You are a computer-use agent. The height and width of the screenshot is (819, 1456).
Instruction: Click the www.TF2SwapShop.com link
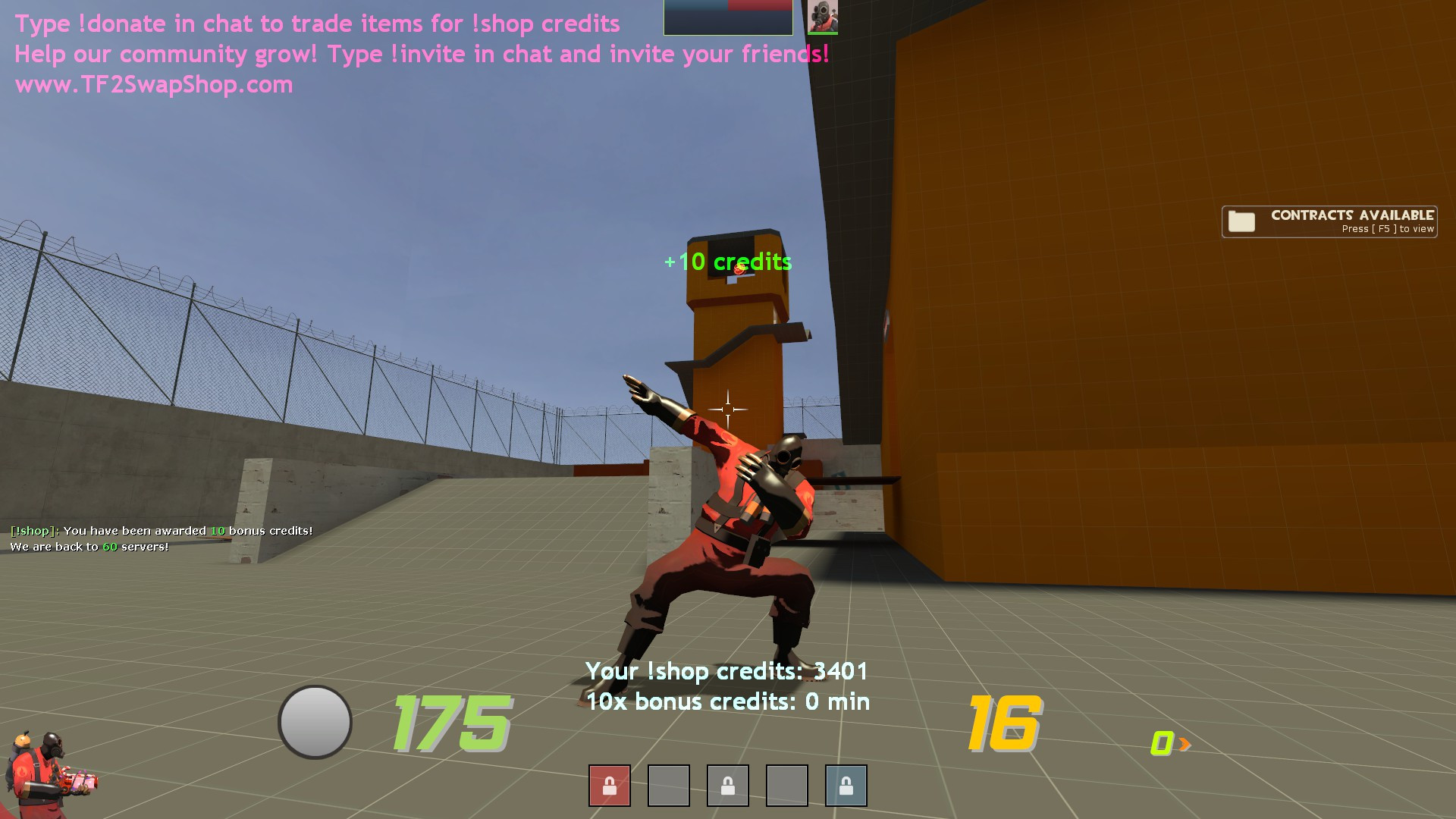153,84
